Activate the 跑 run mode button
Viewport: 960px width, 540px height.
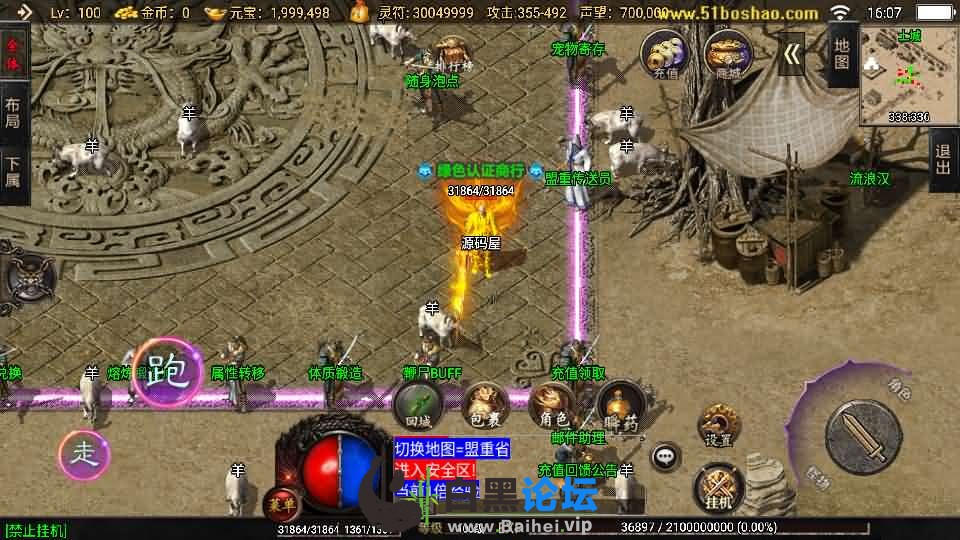tap(167, 373)
